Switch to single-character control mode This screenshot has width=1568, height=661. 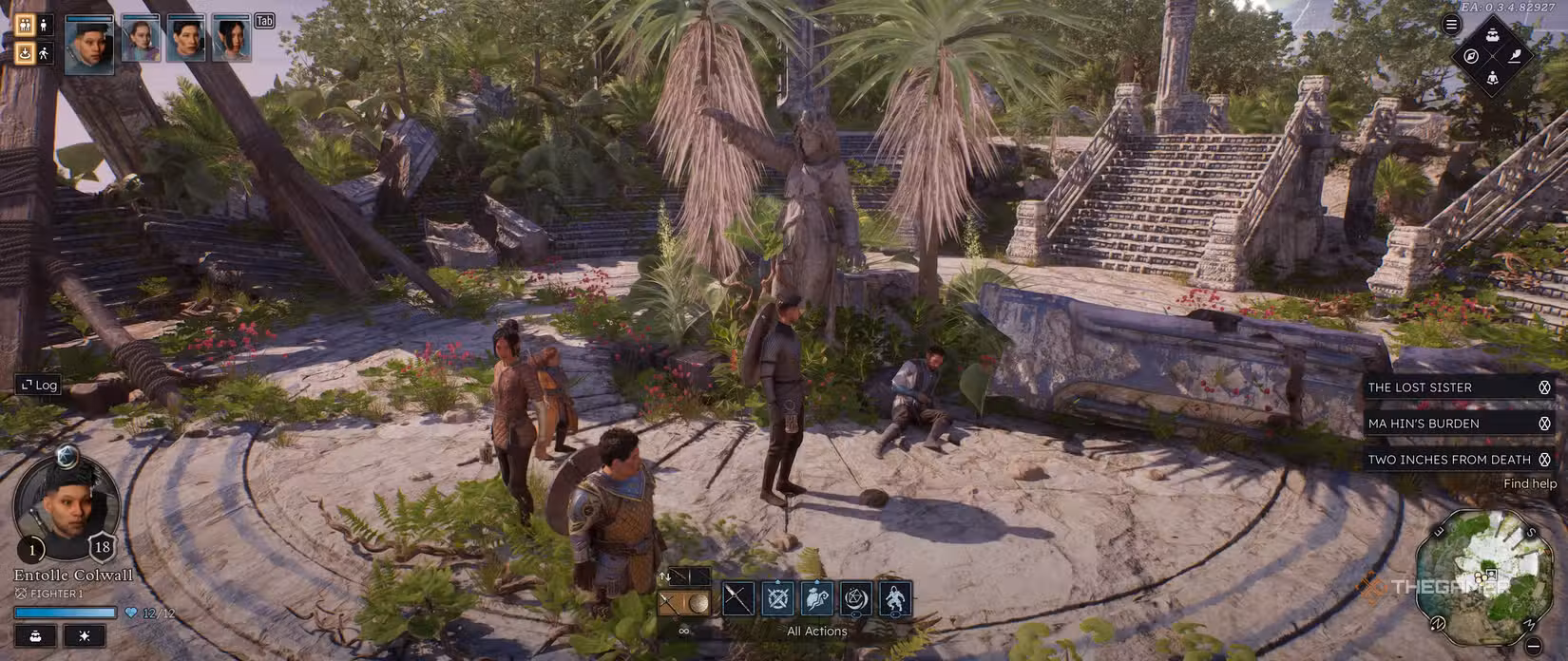44,26
